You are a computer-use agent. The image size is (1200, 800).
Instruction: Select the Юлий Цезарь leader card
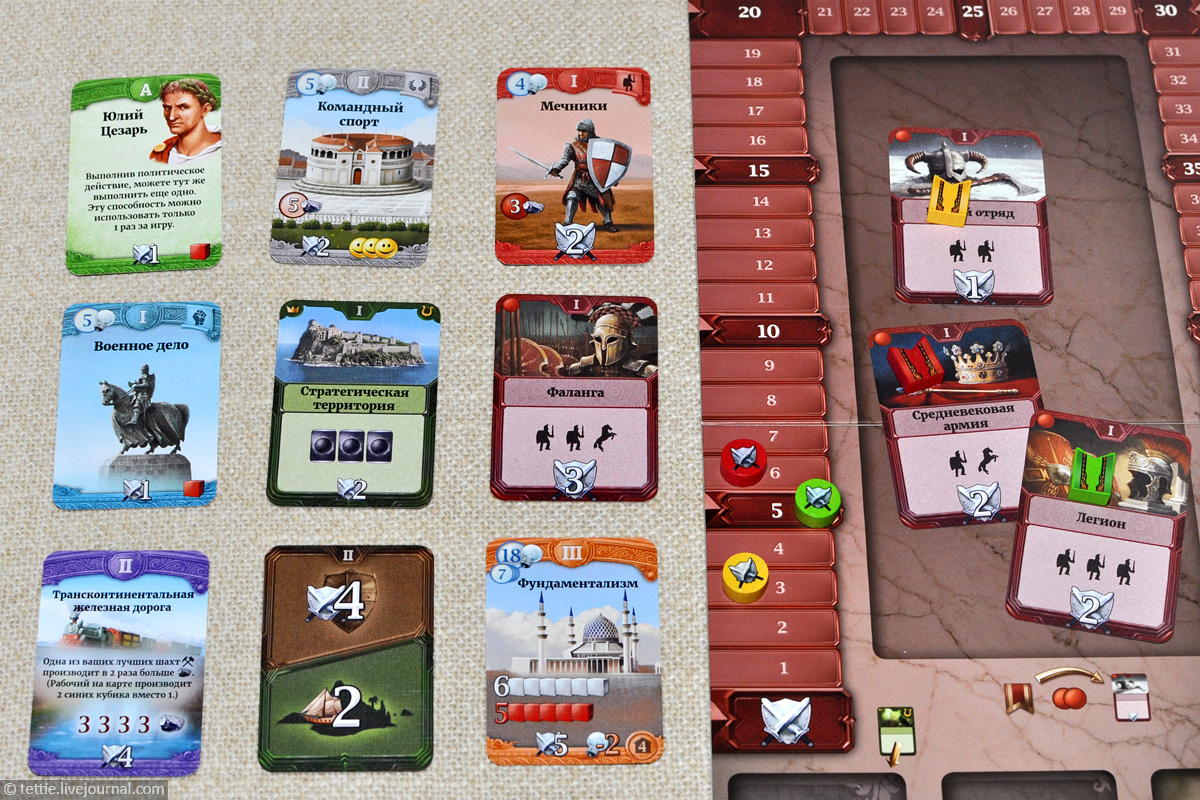142,175
